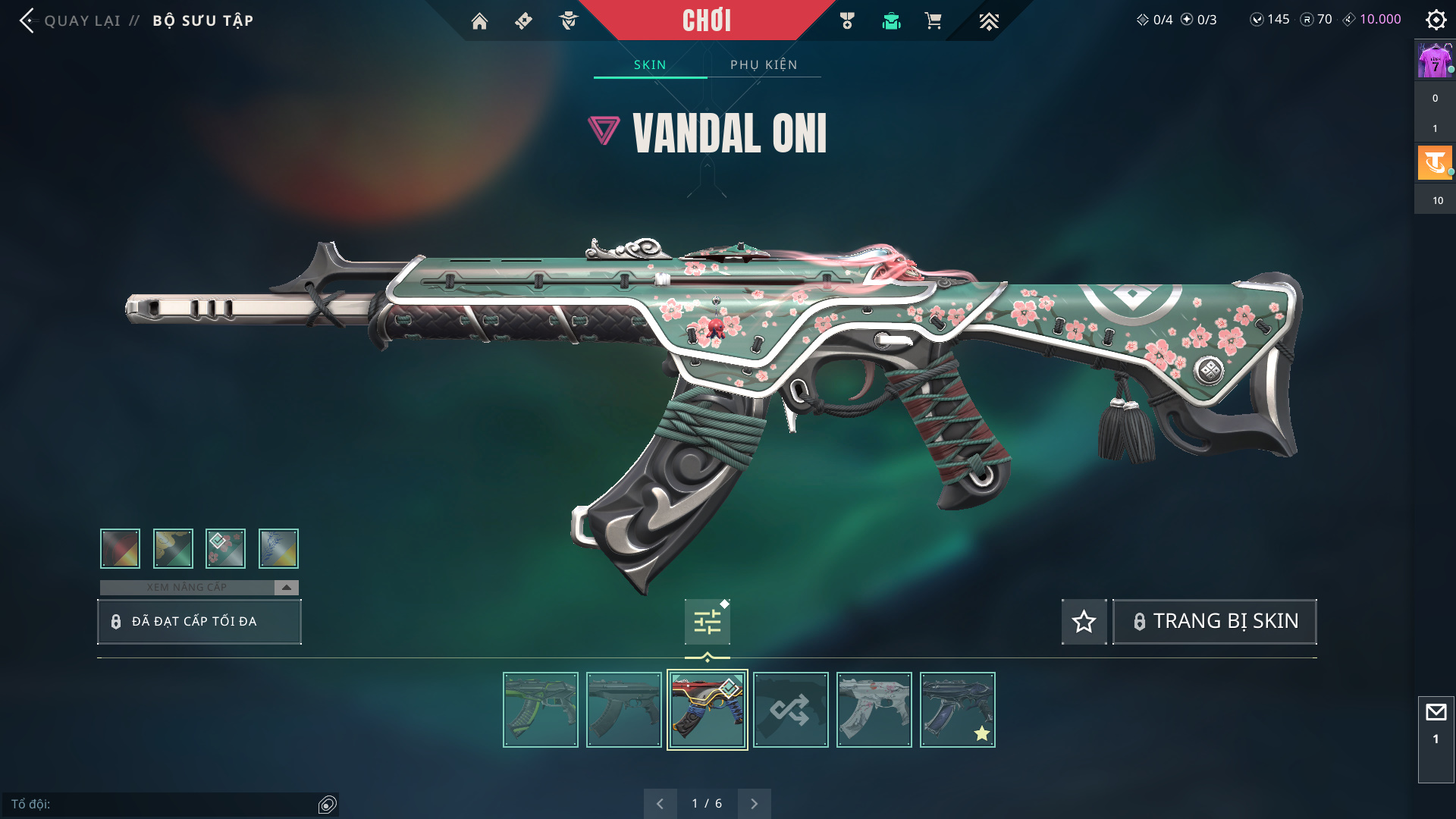Open the home screen icon
Screen dimensions: 1456x819
tap(479, 21)
